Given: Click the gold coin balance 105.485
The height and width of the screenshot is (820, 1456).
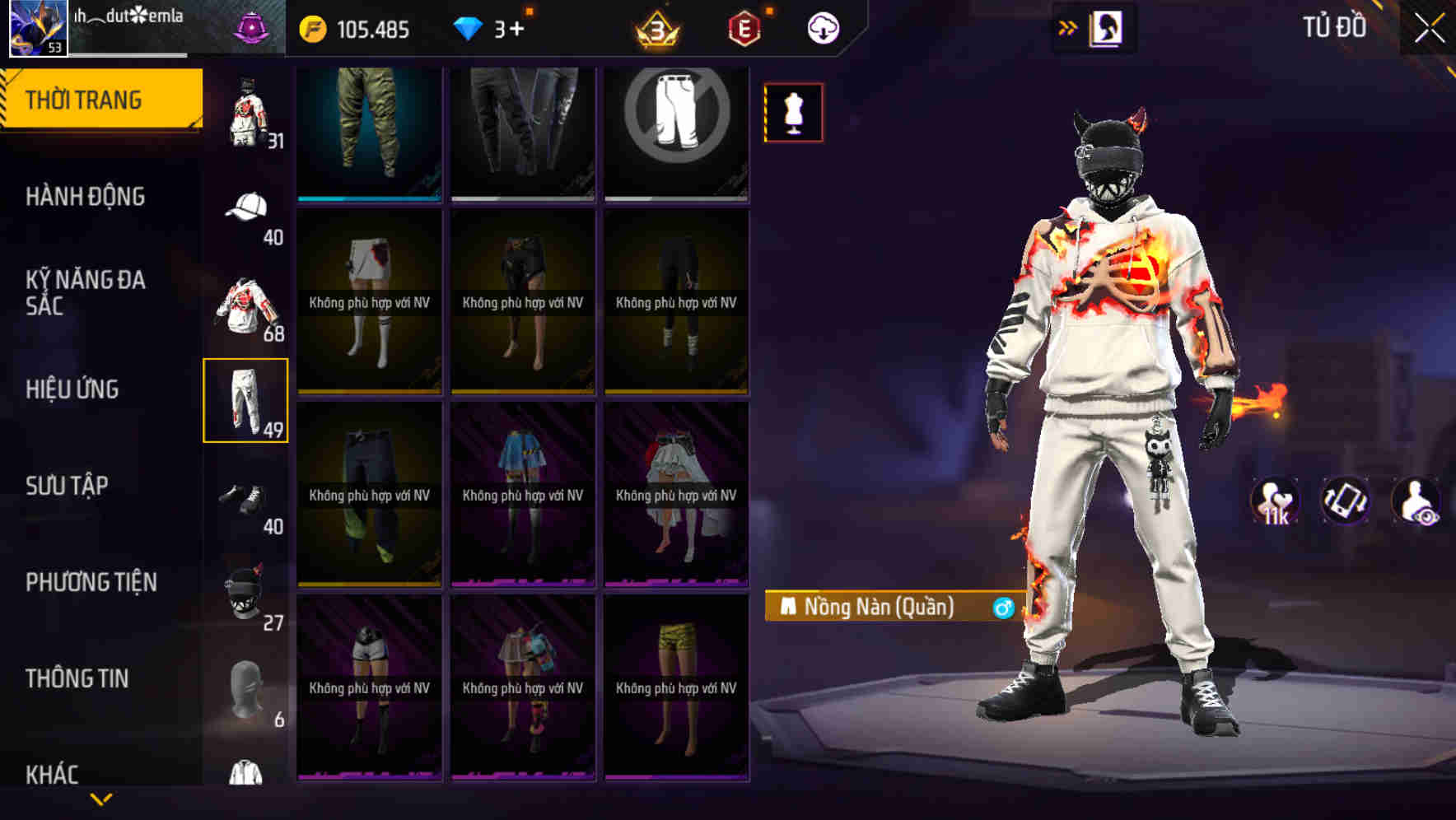Looking at the screenshot, I should 354,27.
